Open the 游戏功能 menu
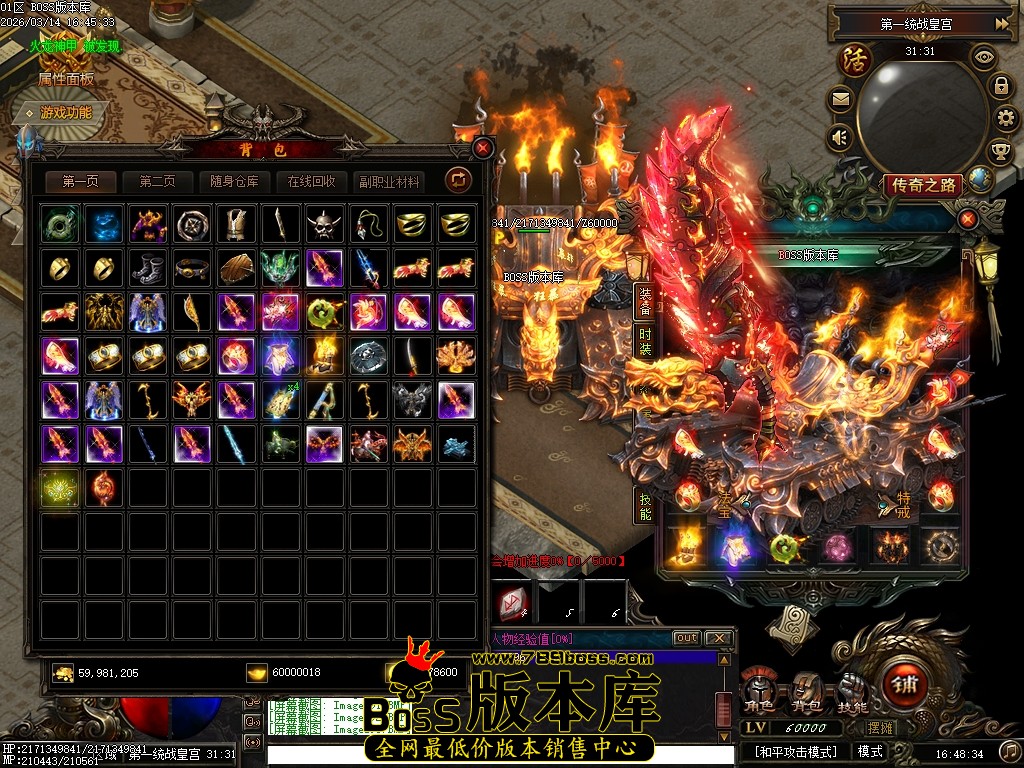 64,113
